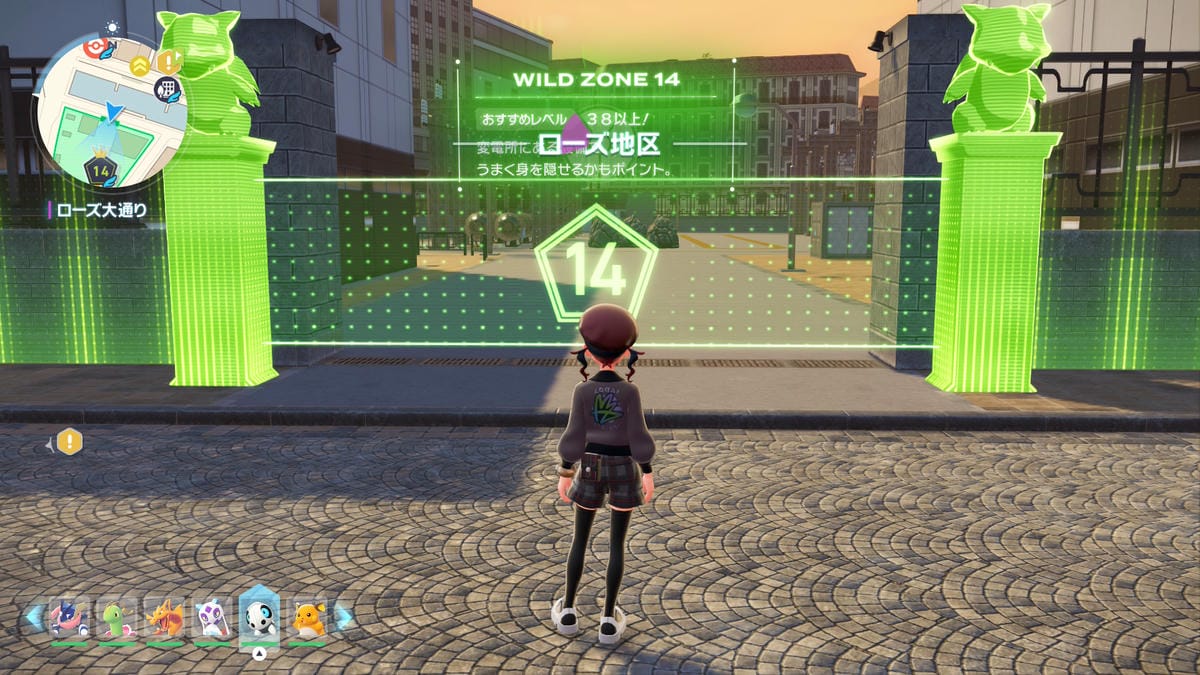Open the circular minimap
The height and width of the screenshot is (675, 1200).
(x=110, y=110)
